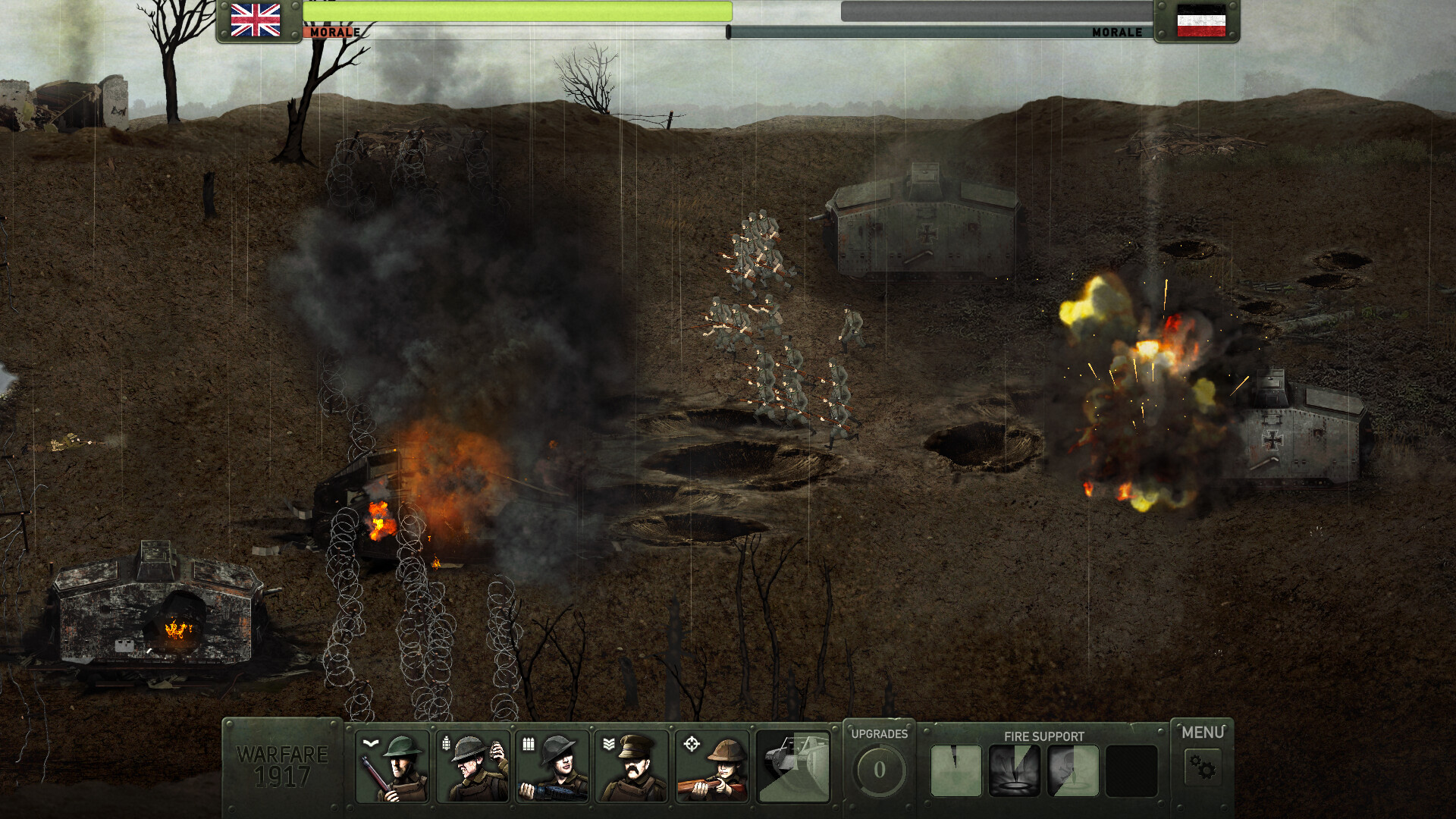The image size is (1456, 819).
Task: Open the MENU panel
Action: [1203, 733]
